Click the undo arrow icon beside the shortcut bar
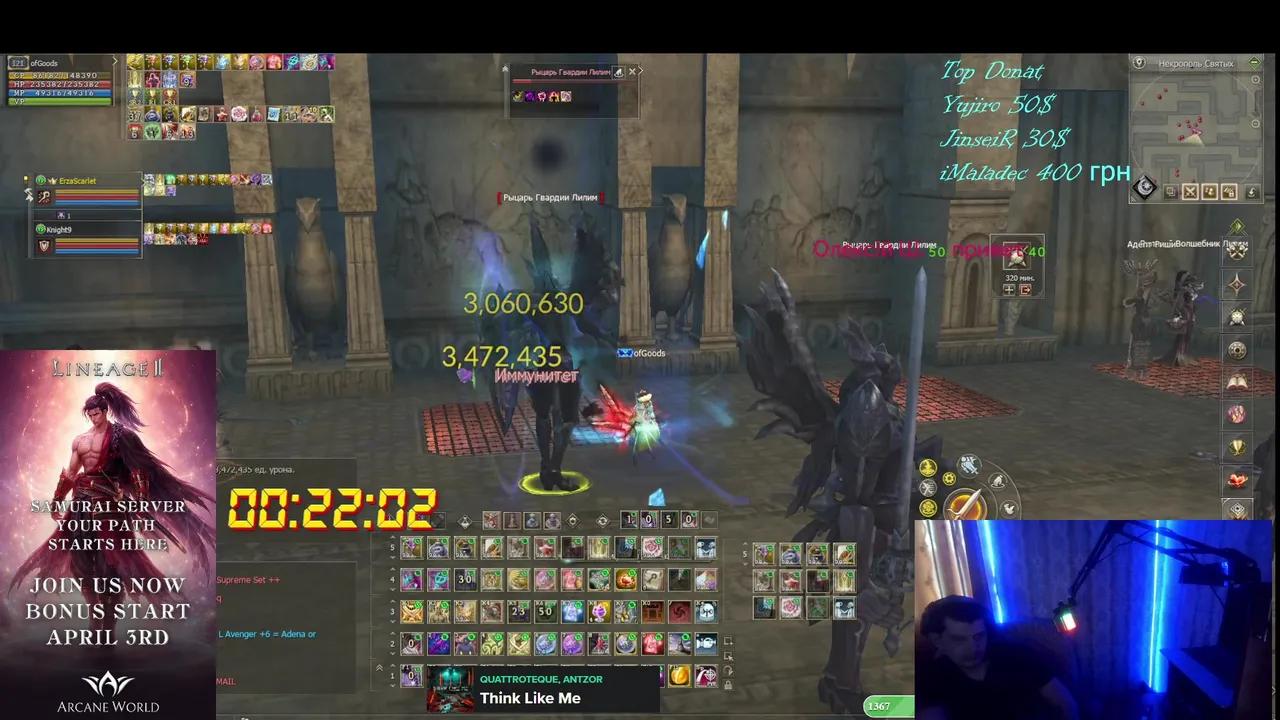The image size is (1280, 720). tap(727, 671)
